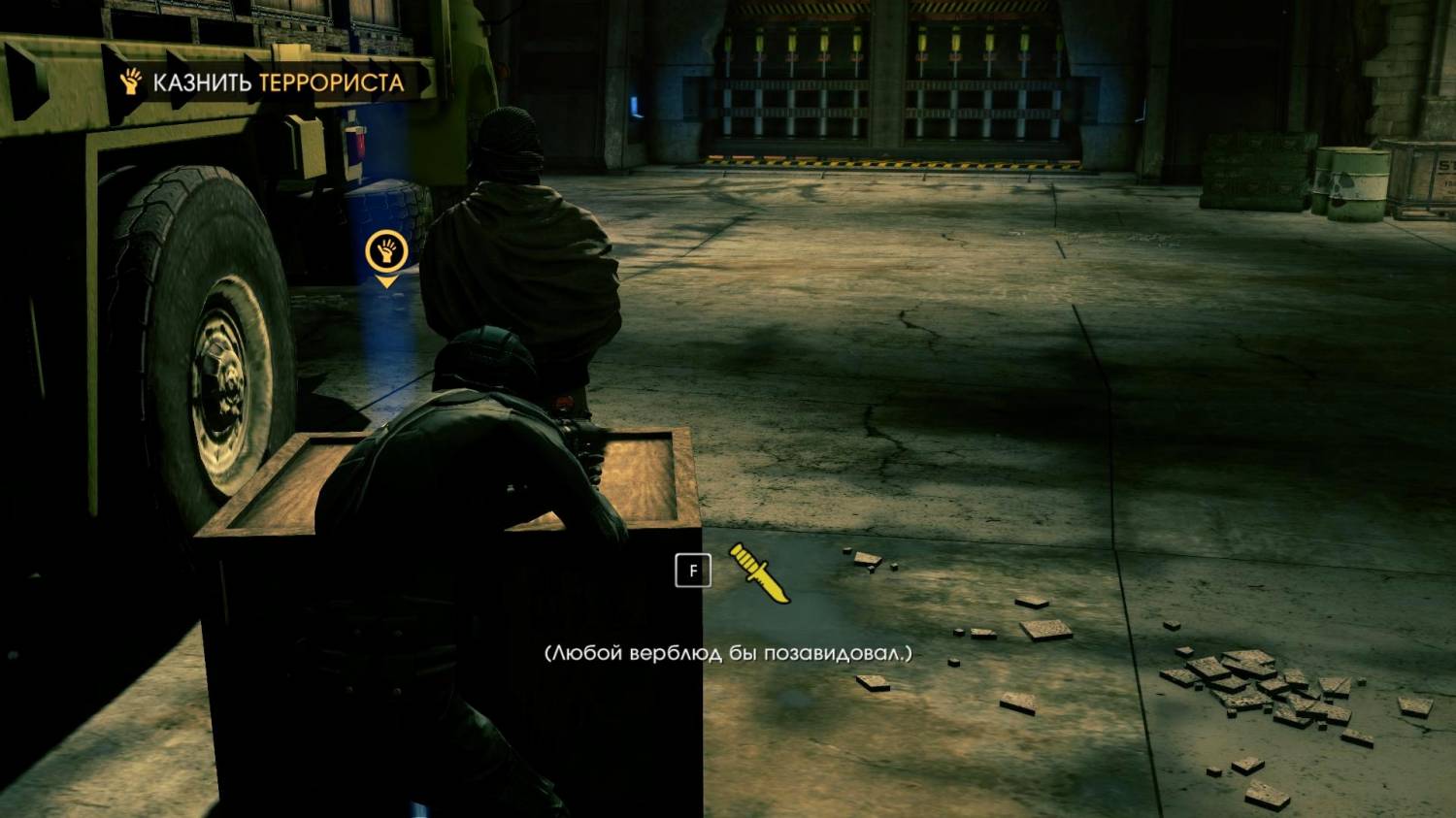1456x818 pixels.
Task: Open the objective tracker "Казнить террориста"
Action: (262, 82)
